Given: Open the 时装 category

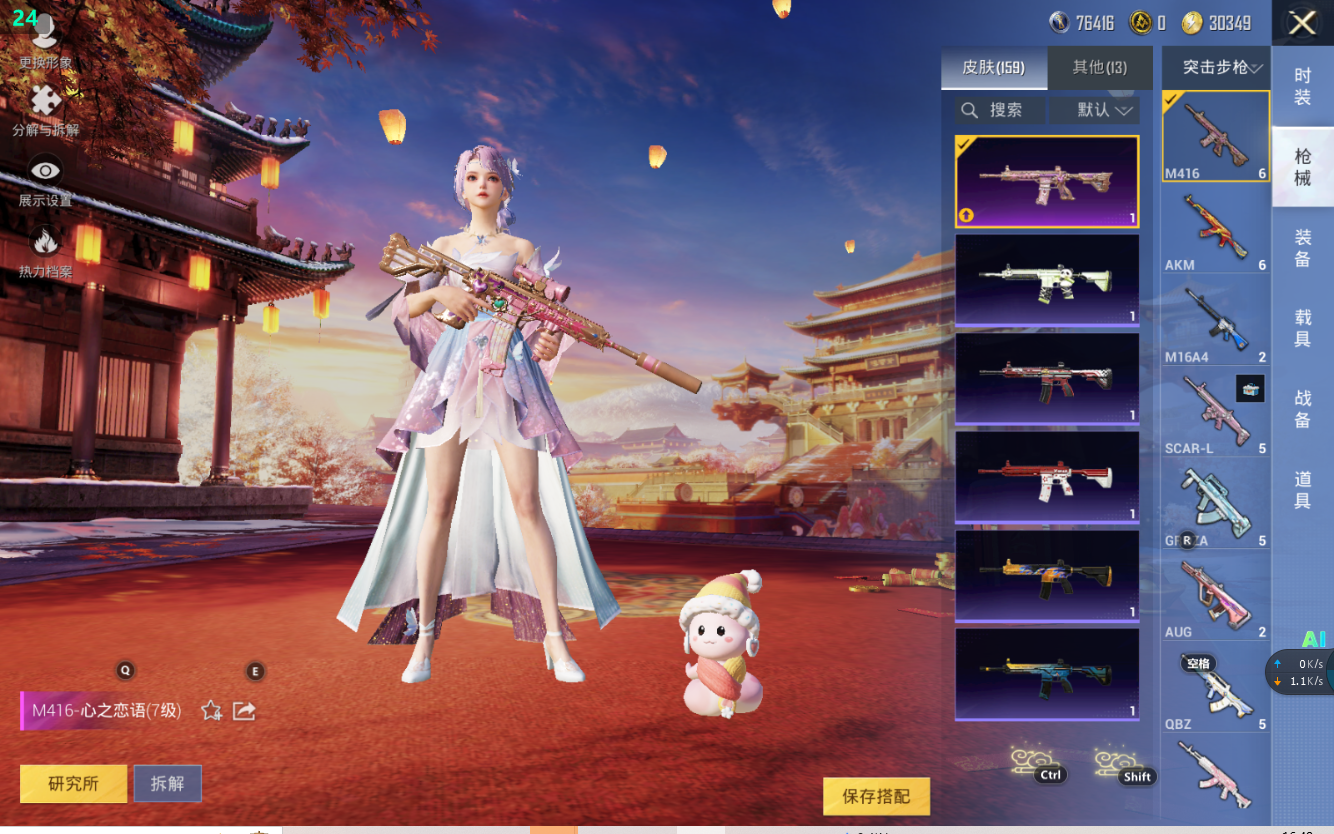Looking at the screenshot, I should (1302, 86).
